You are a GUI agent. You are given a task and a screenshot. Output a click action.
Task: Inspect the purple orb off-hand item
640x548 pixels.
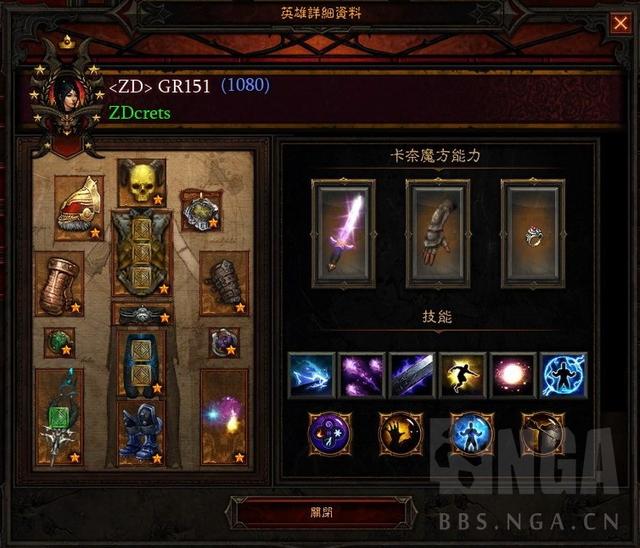223,416
